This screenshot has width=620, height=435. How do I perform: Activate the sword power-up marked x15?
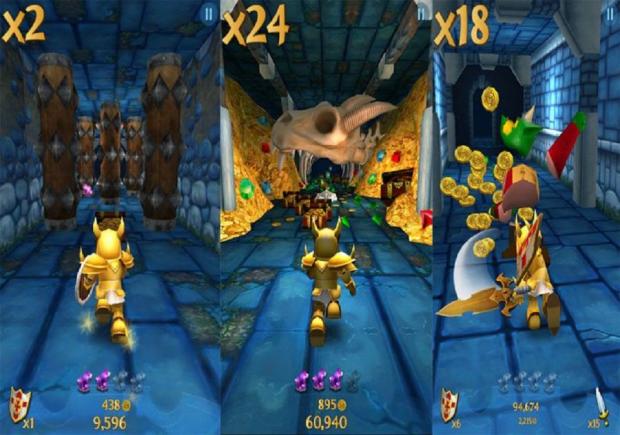(x=601, y=404)
